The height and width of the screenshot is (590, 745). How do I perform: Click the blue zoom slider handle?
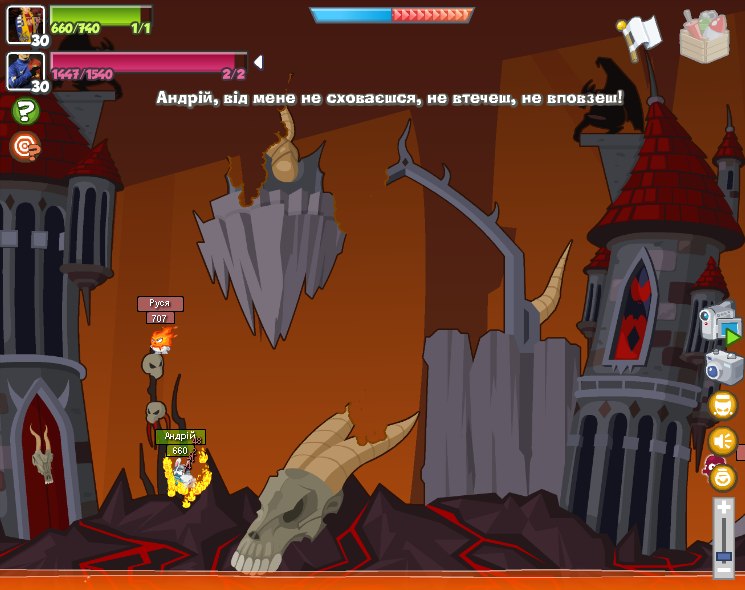click(x=724, y=553)
